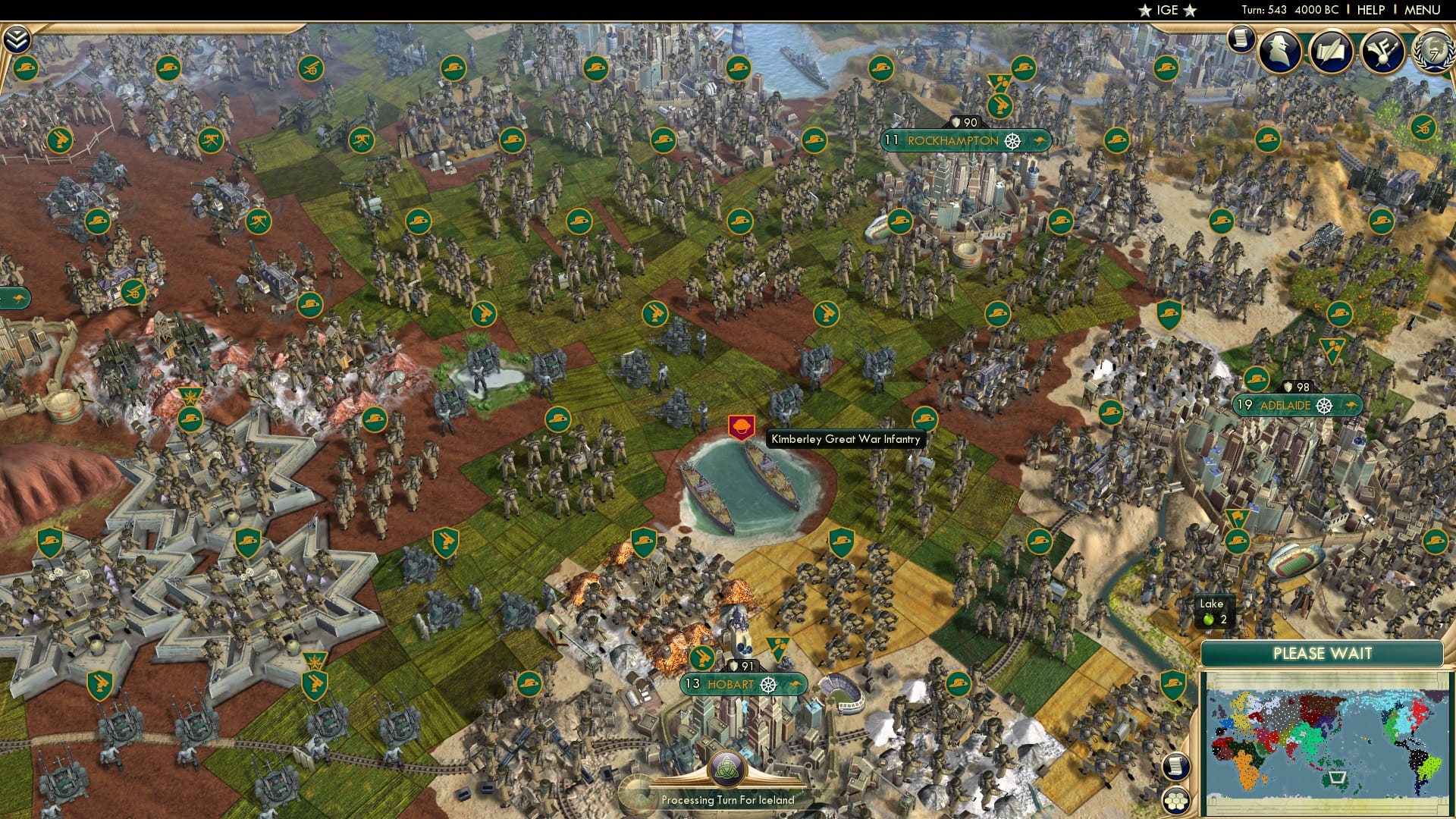Viewport: 1456px width, 819px height.
Task: Click the Lake tooltip showing 2 food
Action: pos(1215,611)
